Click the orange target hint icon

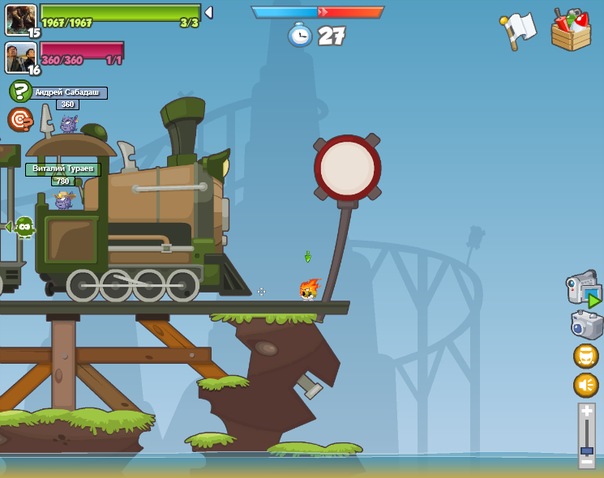click(20, 120)
